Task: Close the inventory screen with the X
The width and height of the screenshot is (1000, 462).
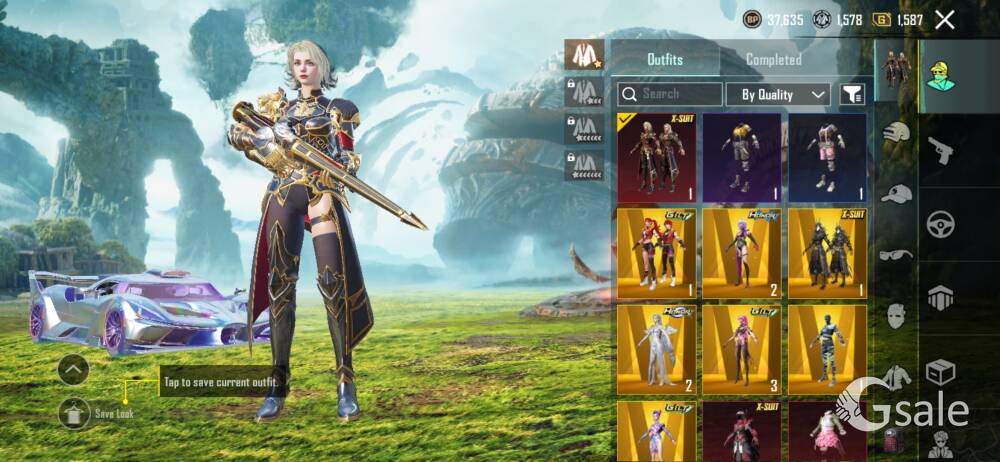Action: click(x=944, y=19)
